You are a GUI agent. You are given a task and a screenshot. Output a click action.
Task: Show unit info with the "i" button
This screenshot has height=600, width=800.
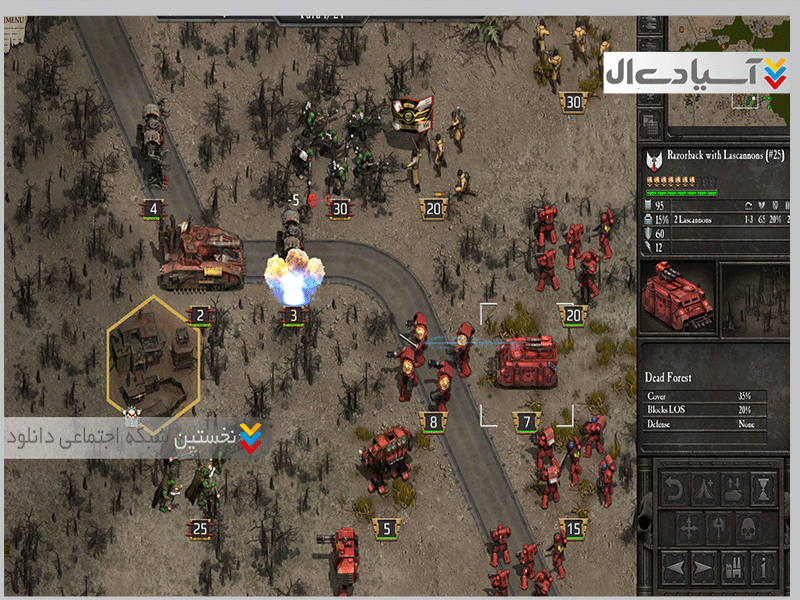pos(764,565)
